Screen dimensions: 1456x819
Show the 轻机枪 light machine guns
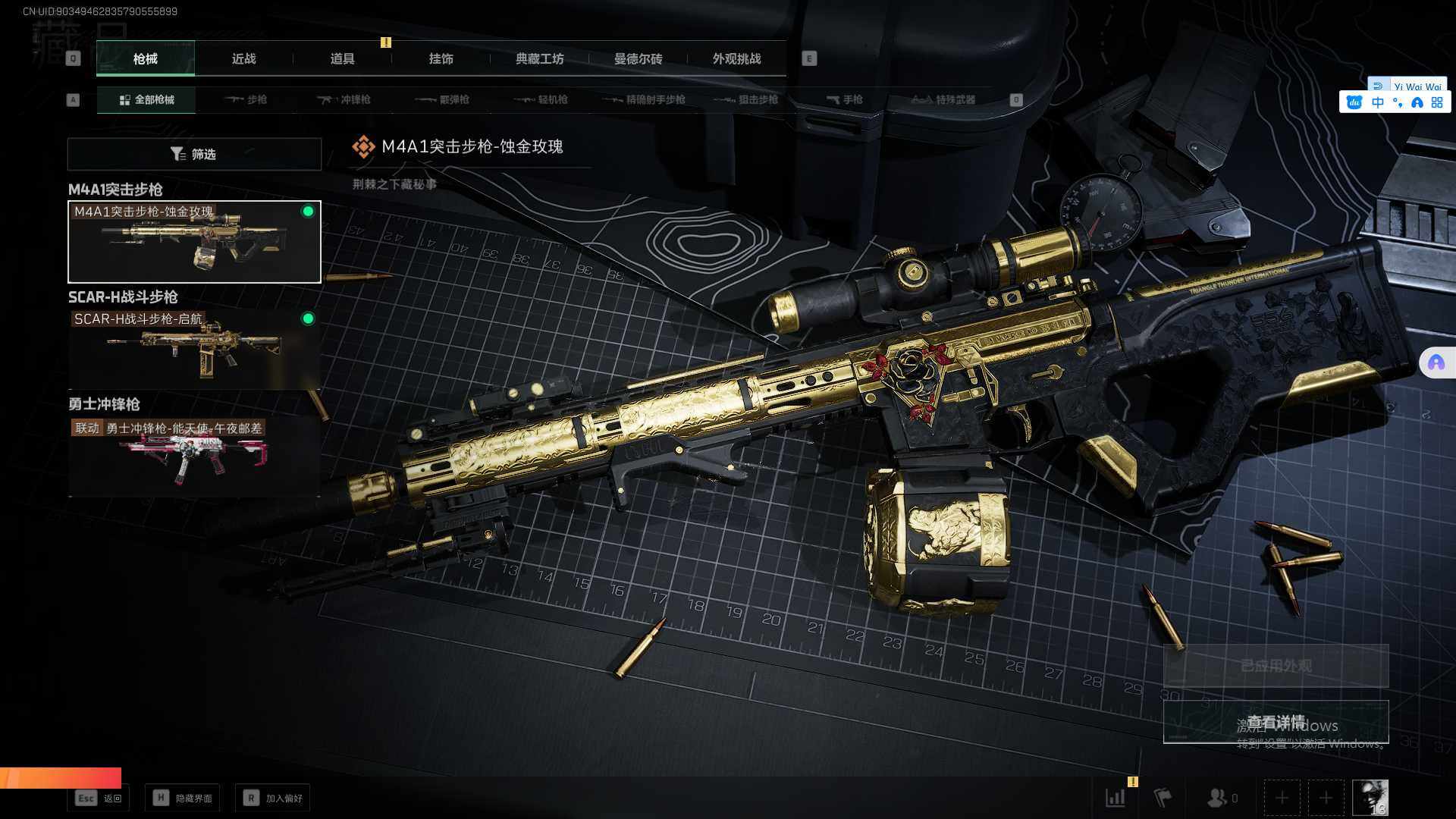[x=541, y=100]
